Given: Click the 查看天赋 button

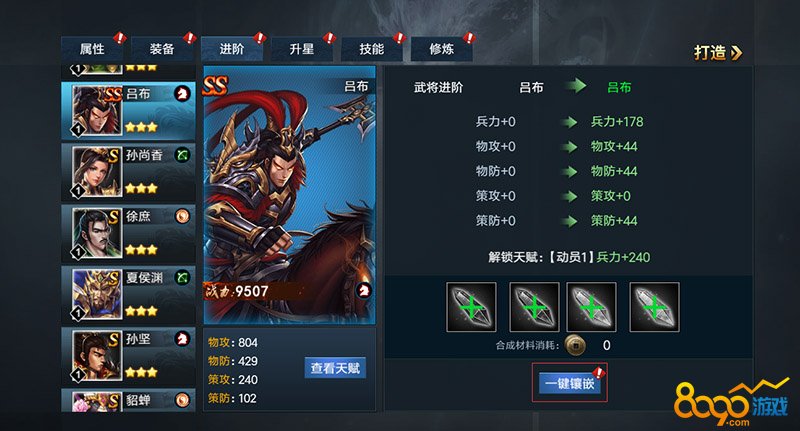Looking at the screenshot, I should 335,368.
